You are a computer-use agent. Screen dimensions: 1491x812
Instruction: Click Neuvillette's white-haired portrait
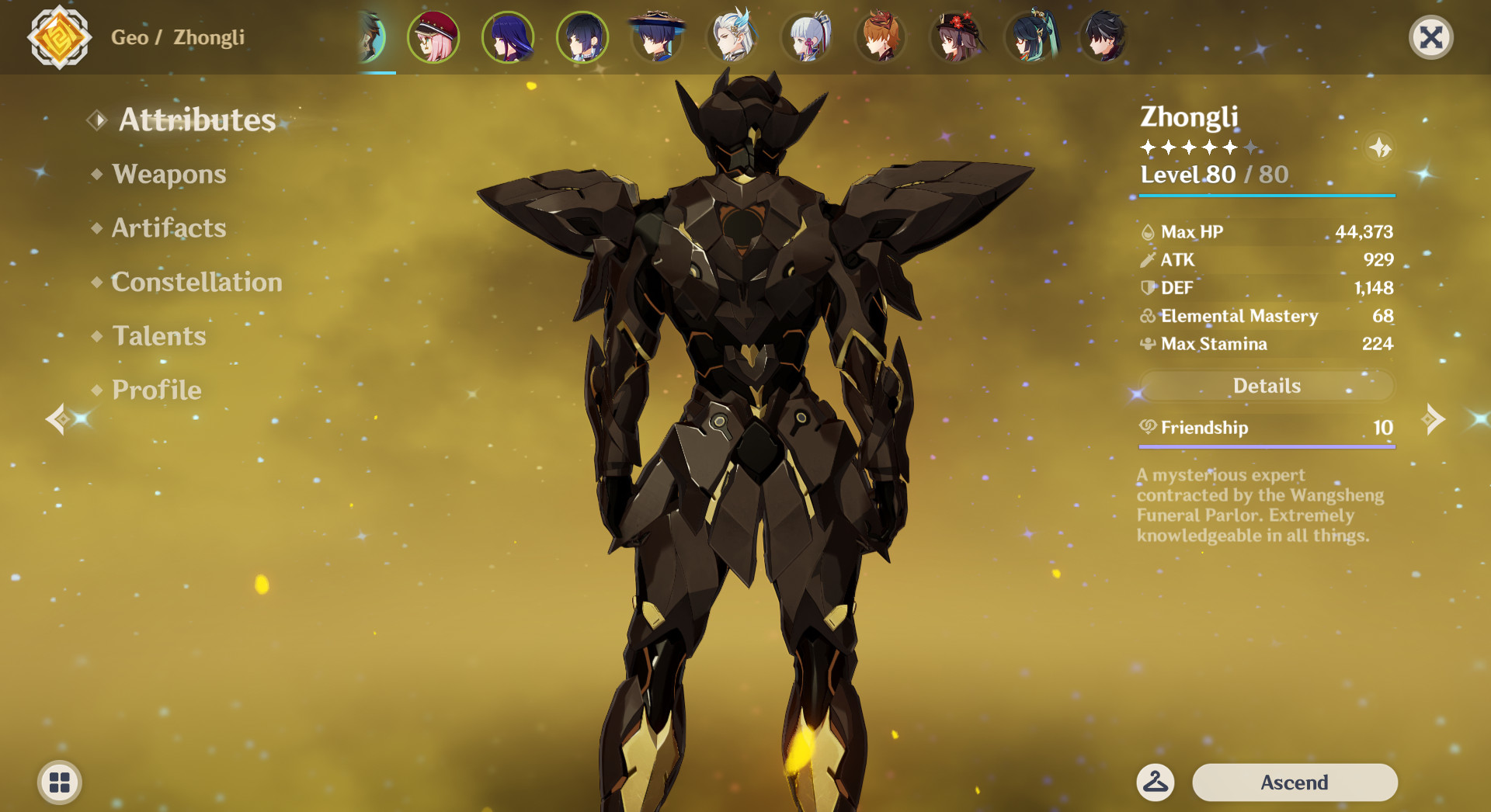click(732, 36)
